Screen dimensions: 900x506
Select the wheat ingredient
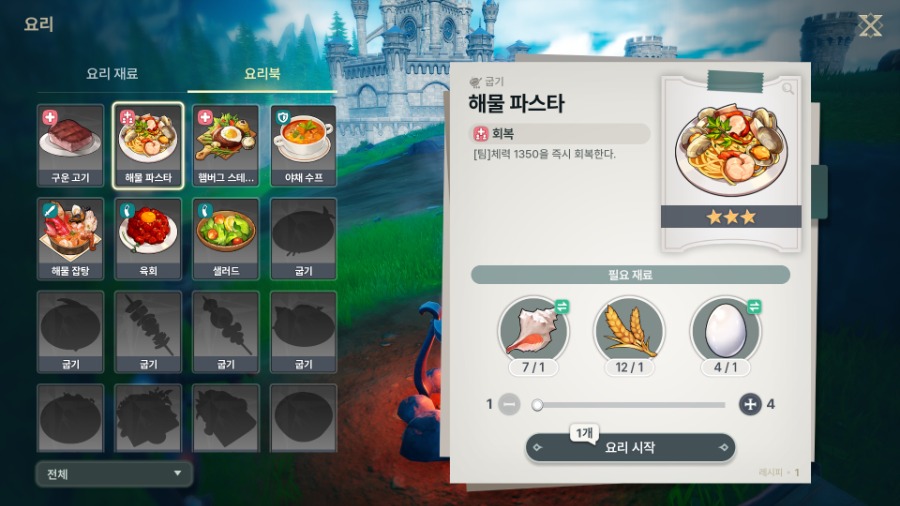[x=630, y=329]
